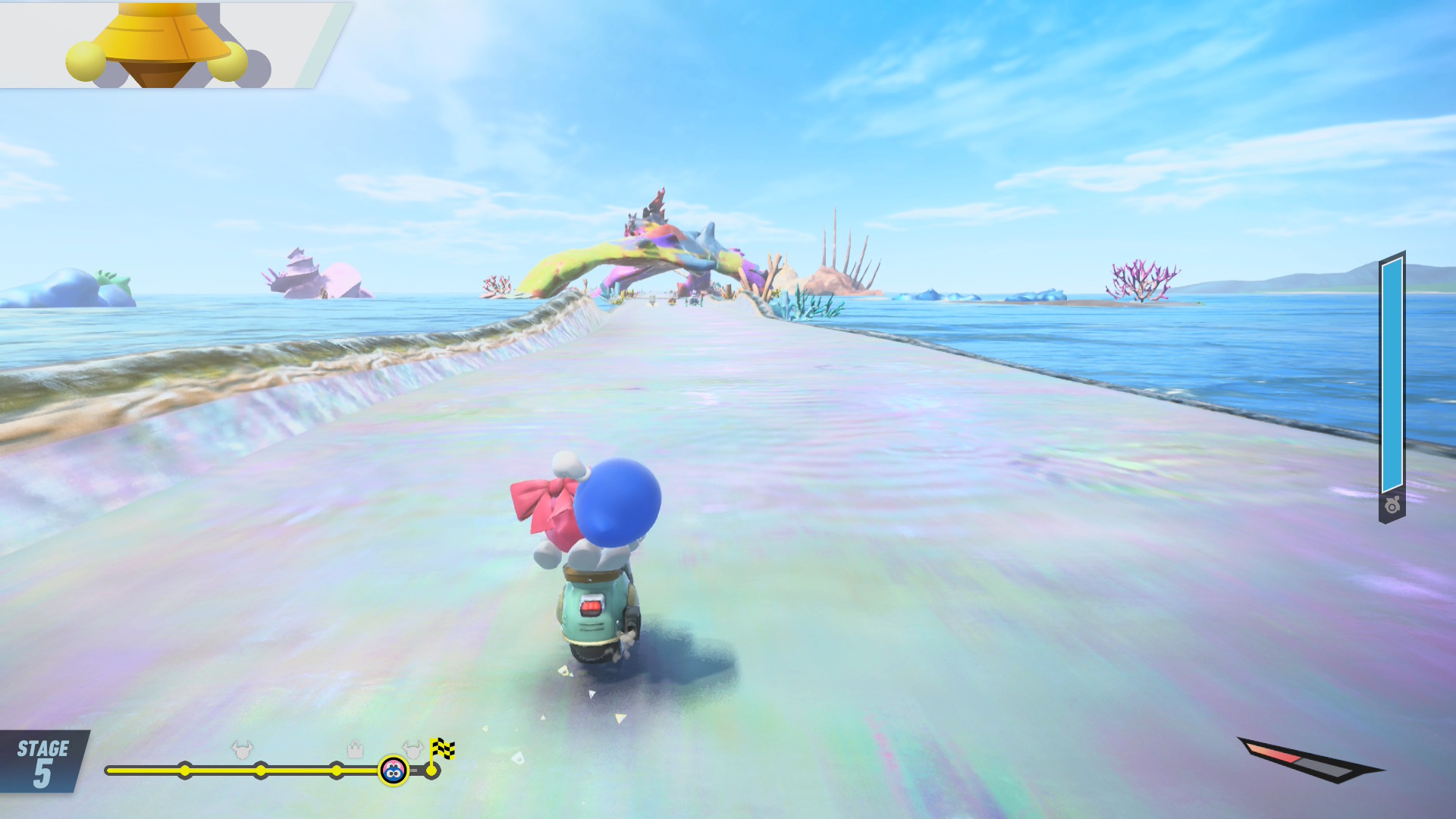Click the player face marker on progress track

pyautogui.click(x=393, y=771)
